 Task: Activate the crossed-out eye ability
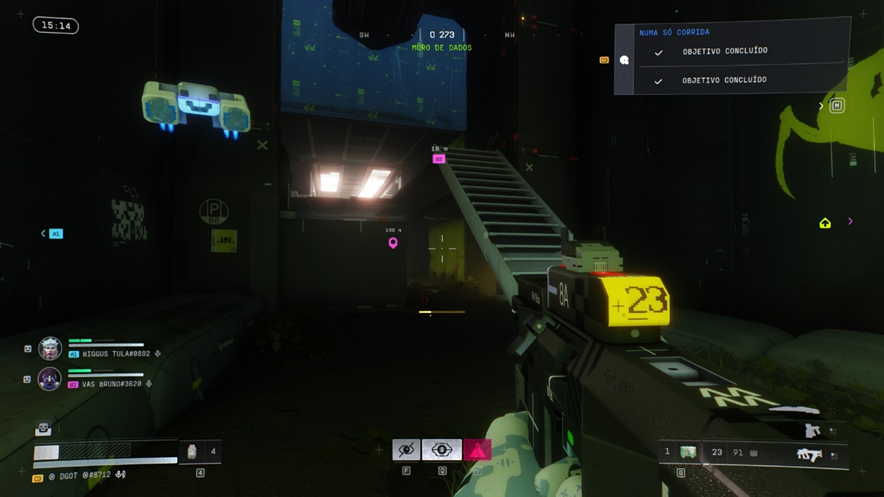[406, 450]
